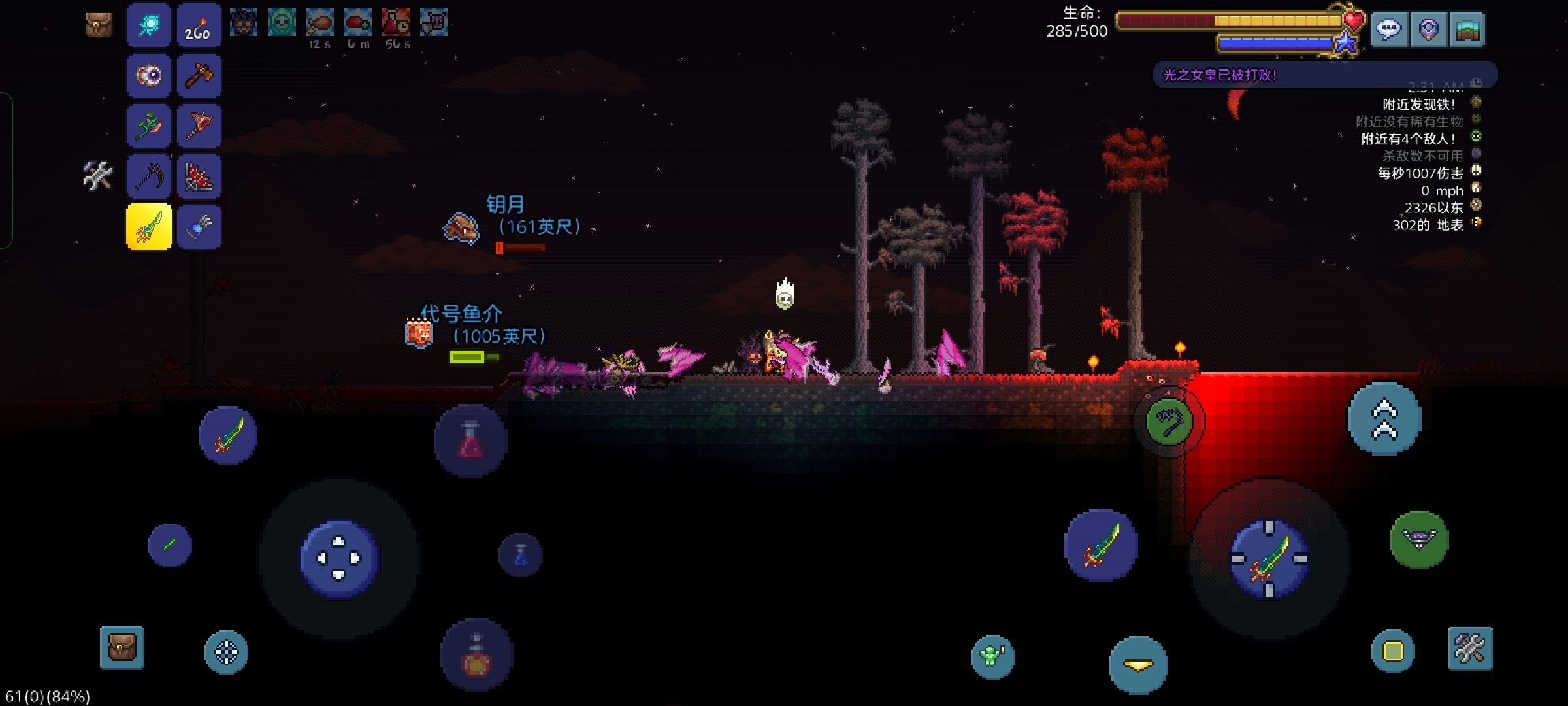The width and height of the screenshot is (1568, 706).
Task: Tap the map pin button
Action: 1428,29
